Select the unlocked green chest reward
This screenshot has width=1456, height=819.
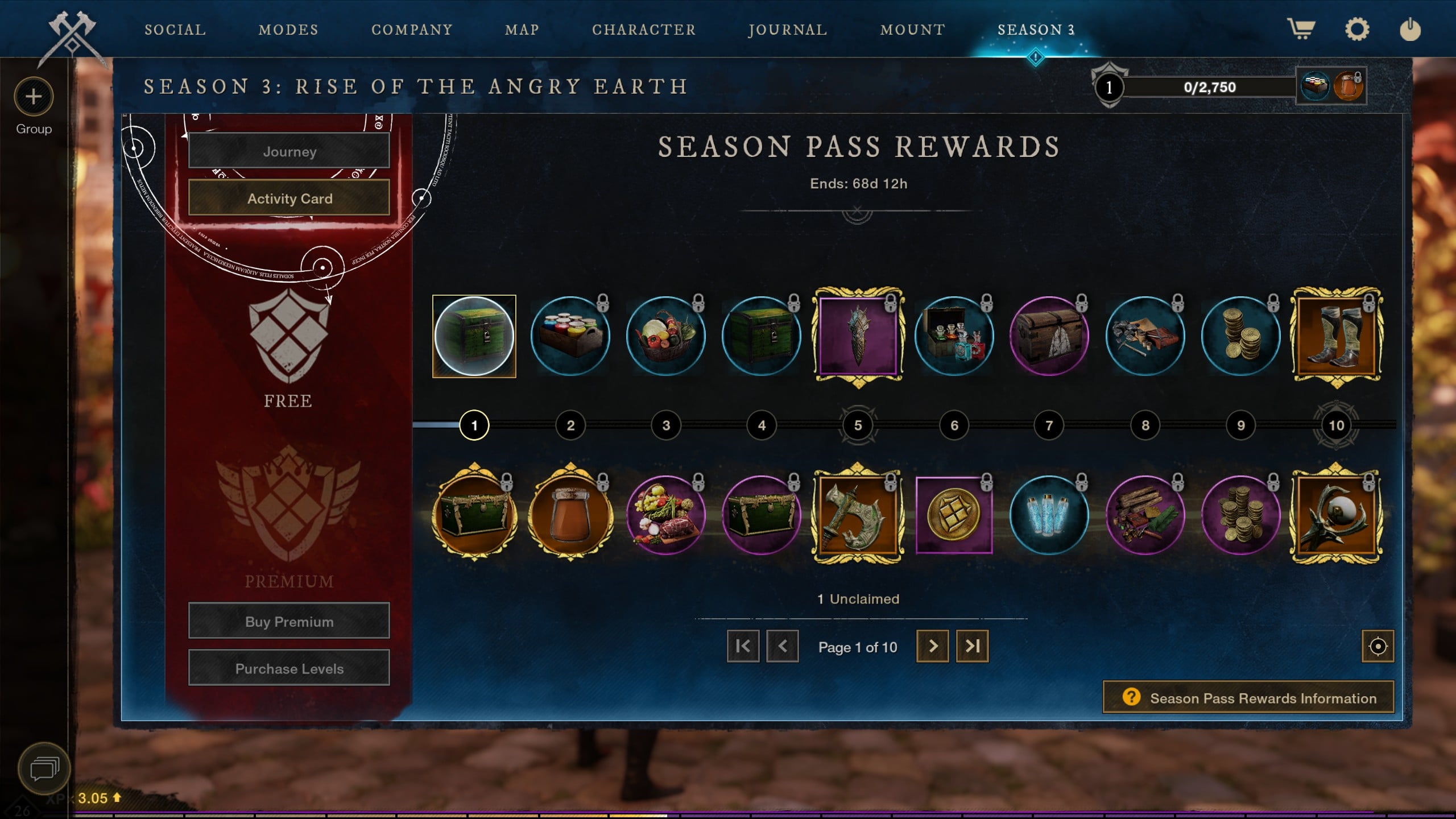click(474, 336)
